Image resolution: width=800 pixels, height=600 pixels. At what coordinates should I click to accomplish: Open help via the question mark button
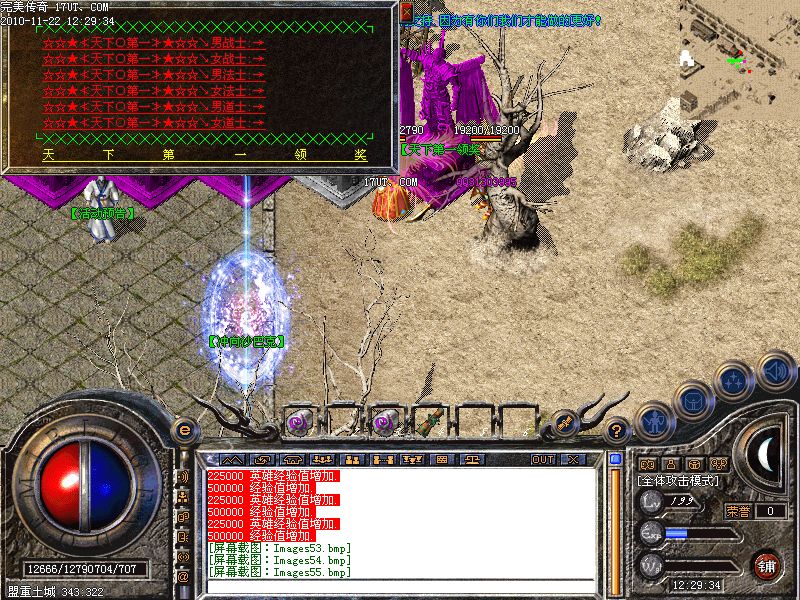618,431
